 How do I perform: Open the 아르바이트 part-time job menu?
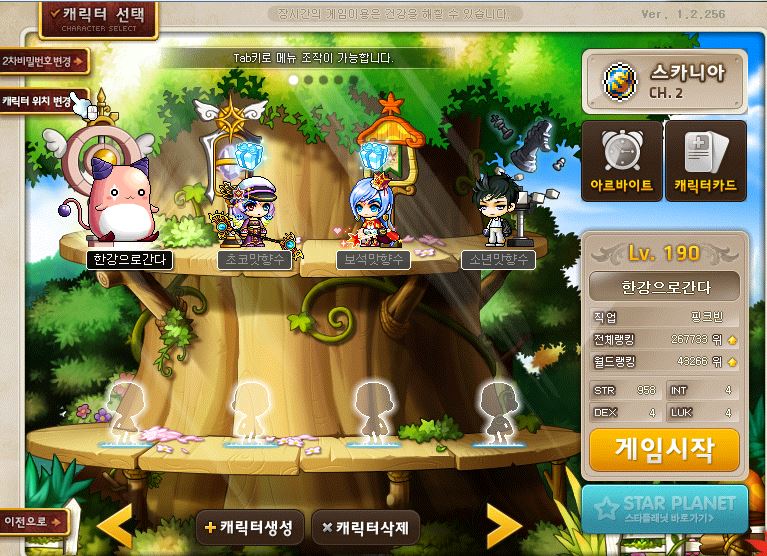tap(621, 160)
